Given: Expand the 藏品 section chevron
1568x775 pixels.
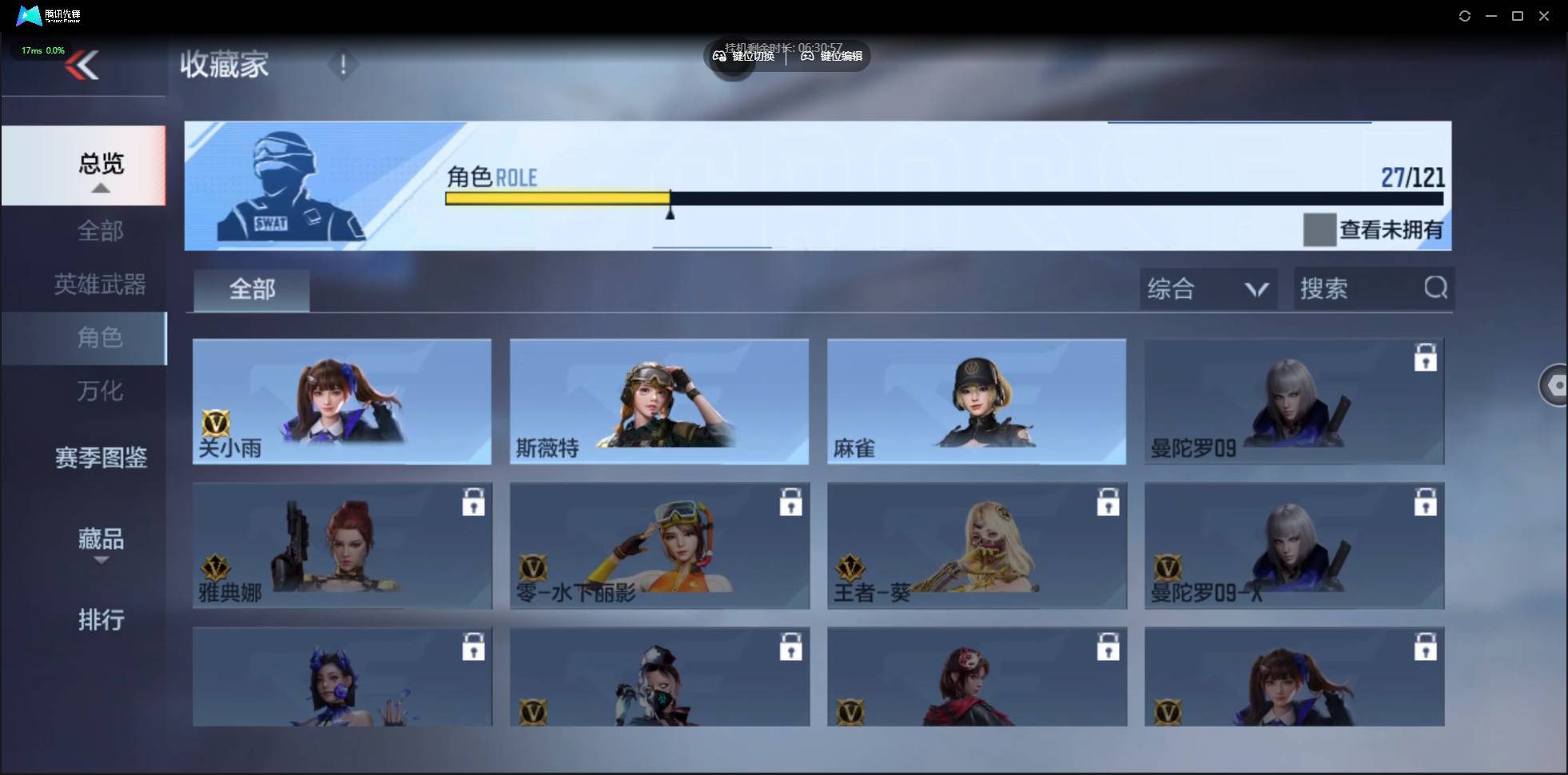Looking at the screenshot, I should pos(101,560).
